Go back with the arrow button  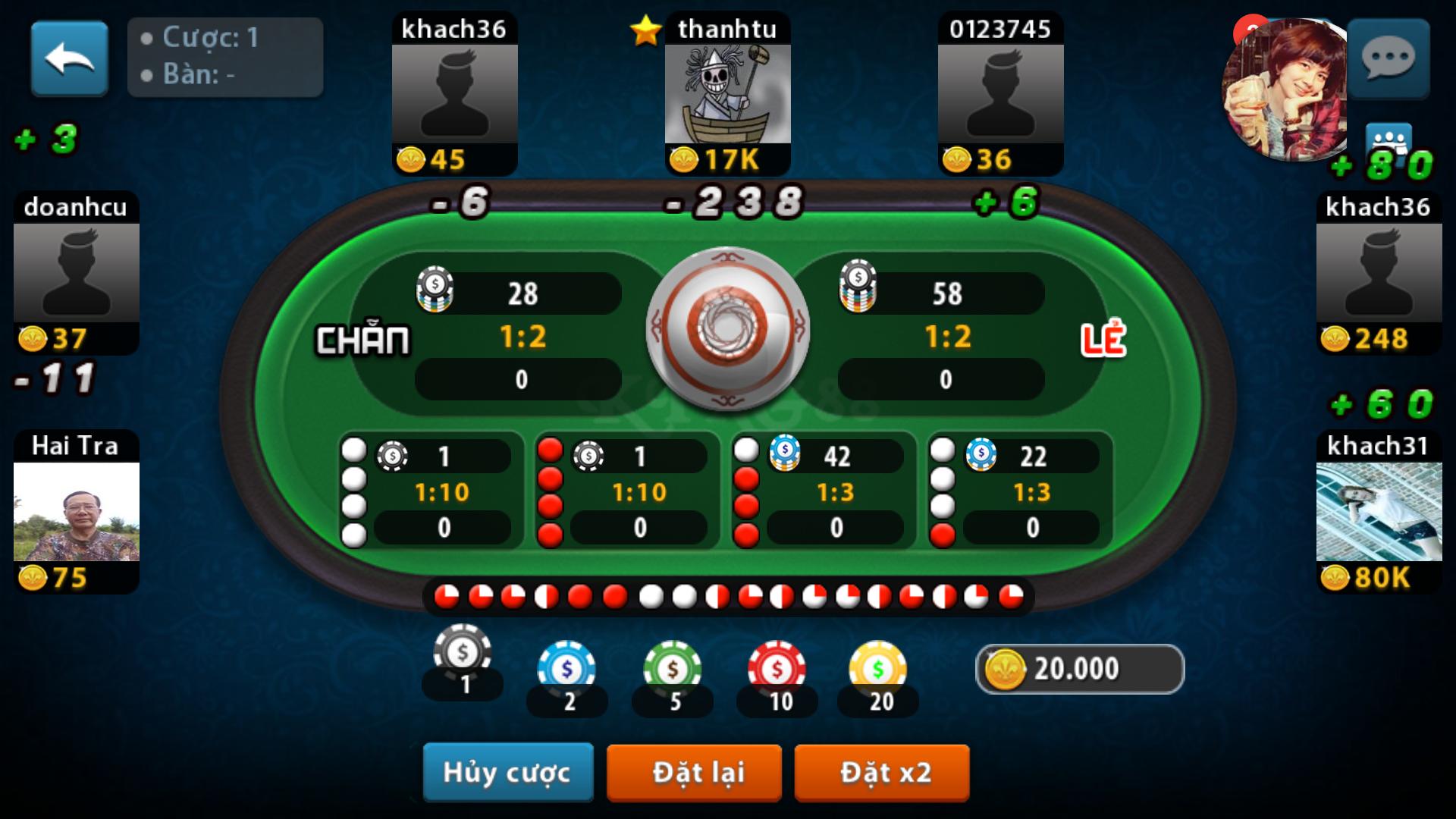(x=69, y=58)
